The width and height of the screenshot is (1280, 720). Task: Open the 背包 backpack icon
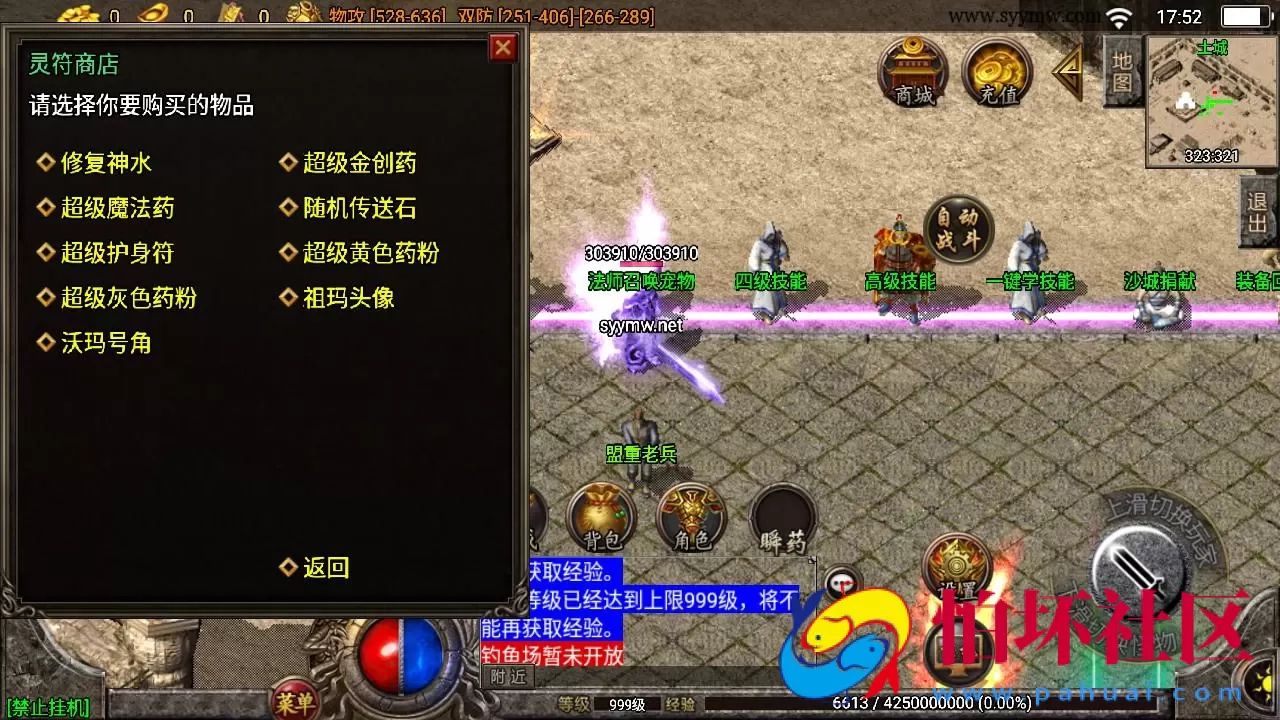point(598,516)
